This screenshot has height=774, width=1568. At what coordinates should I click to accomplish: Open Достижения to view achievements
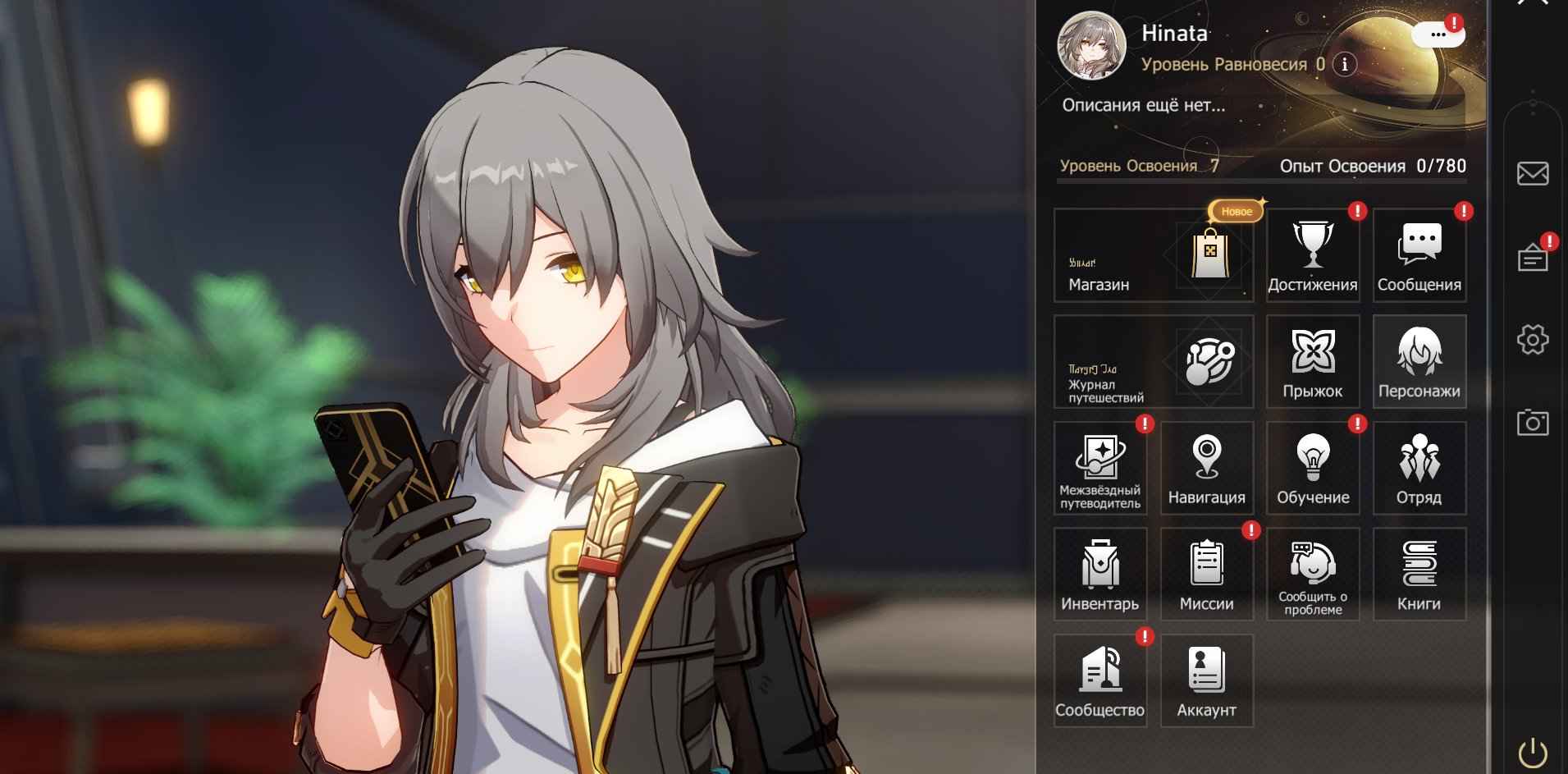1314,255
